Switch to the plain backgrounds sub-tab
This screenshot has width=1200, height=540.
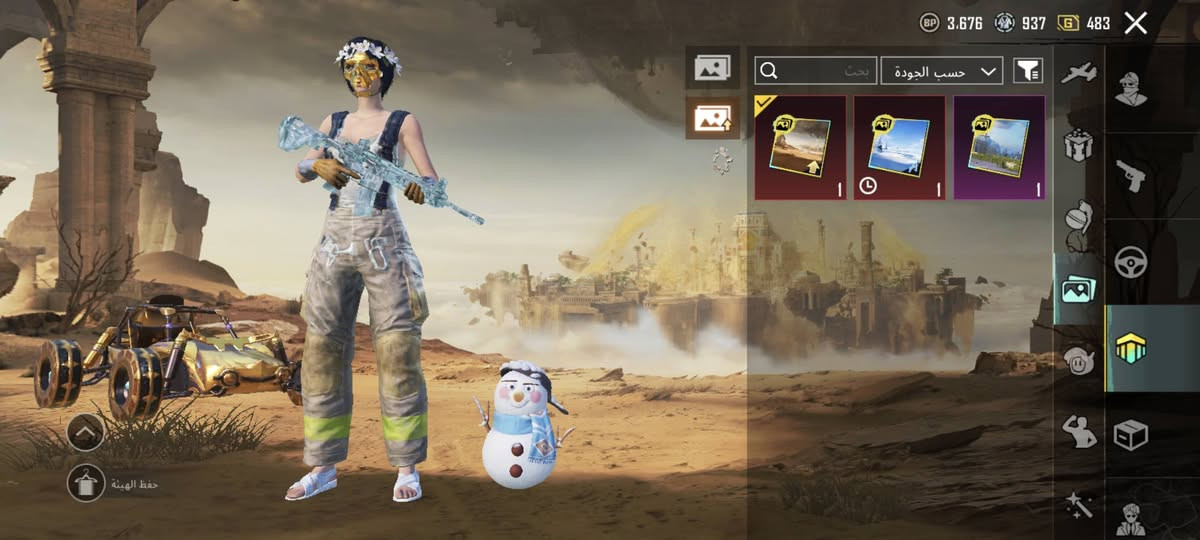click(x=712, y=68)
